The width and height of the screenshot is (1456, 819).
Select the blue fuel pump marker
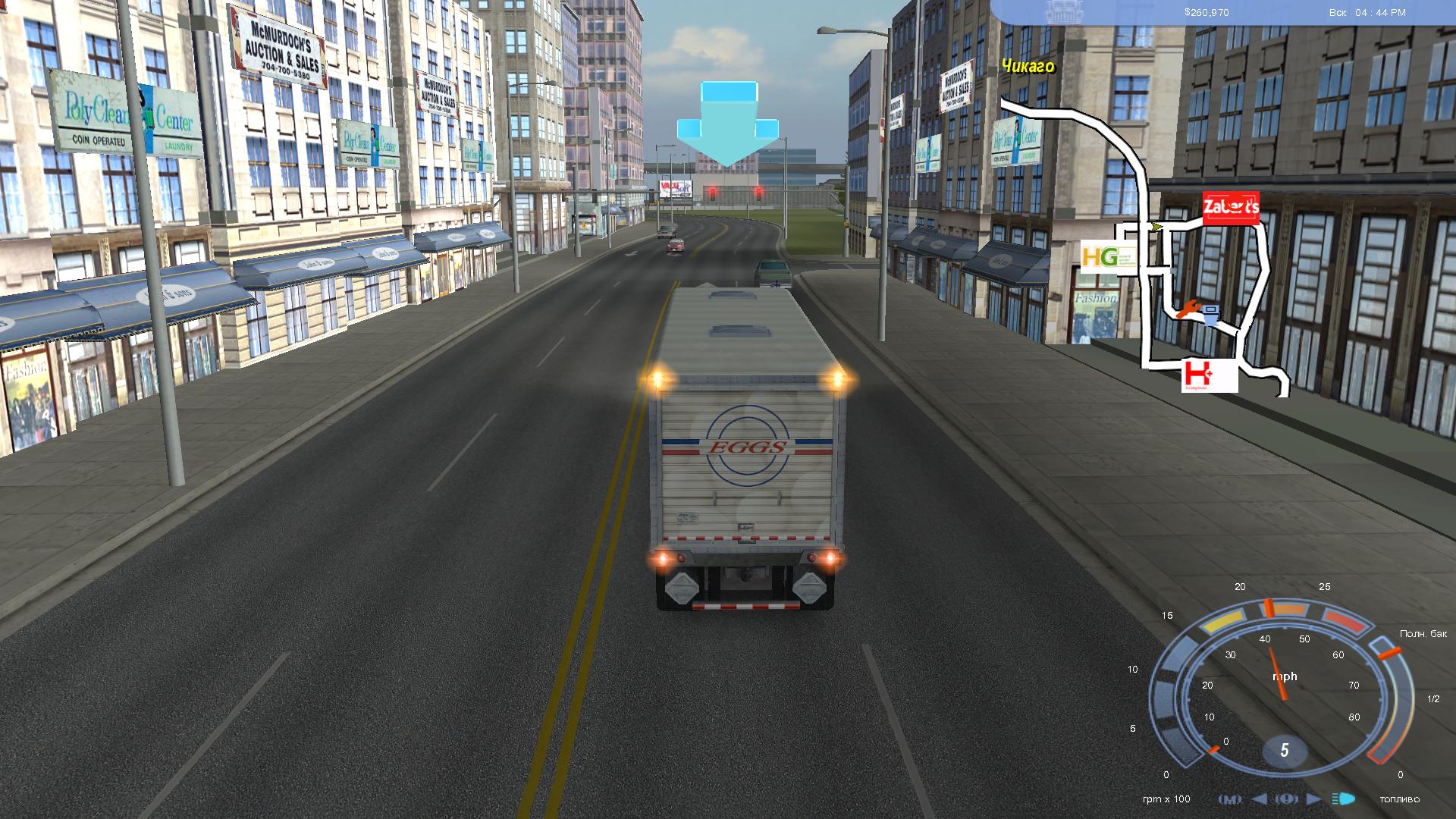click(x=1211, y=314)
